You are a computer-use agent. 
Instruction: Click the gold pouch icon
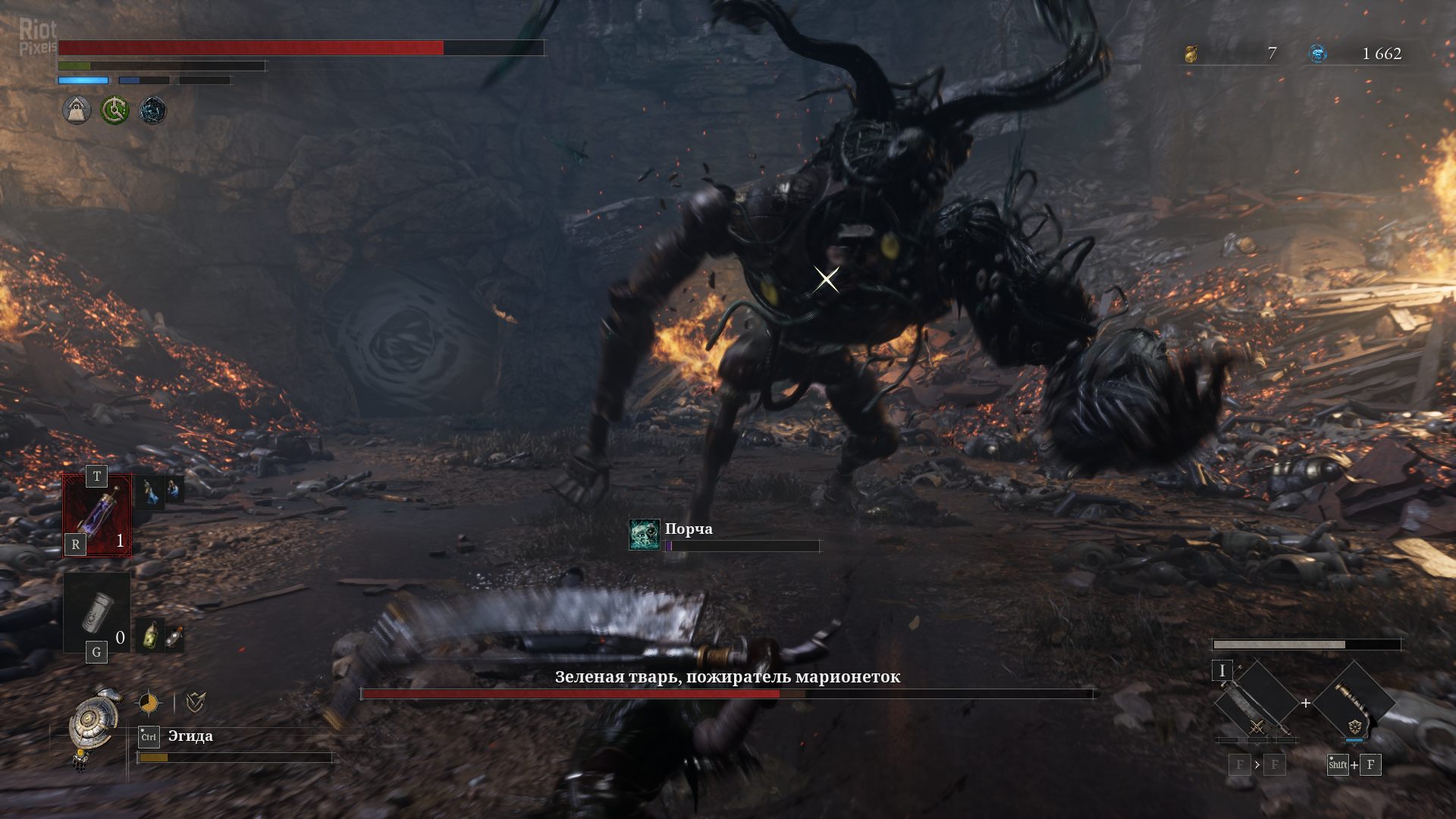(x=1191, y=54)
